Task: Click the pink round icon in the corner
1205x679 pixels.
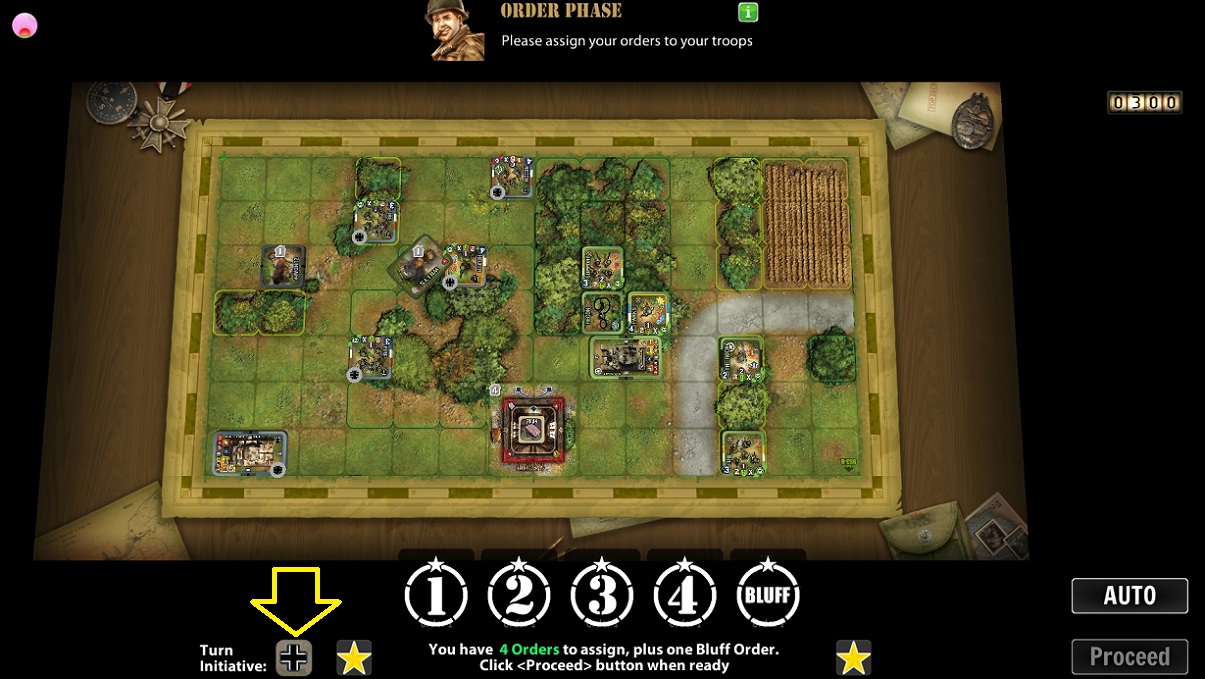Action: (x=24, y=26)
